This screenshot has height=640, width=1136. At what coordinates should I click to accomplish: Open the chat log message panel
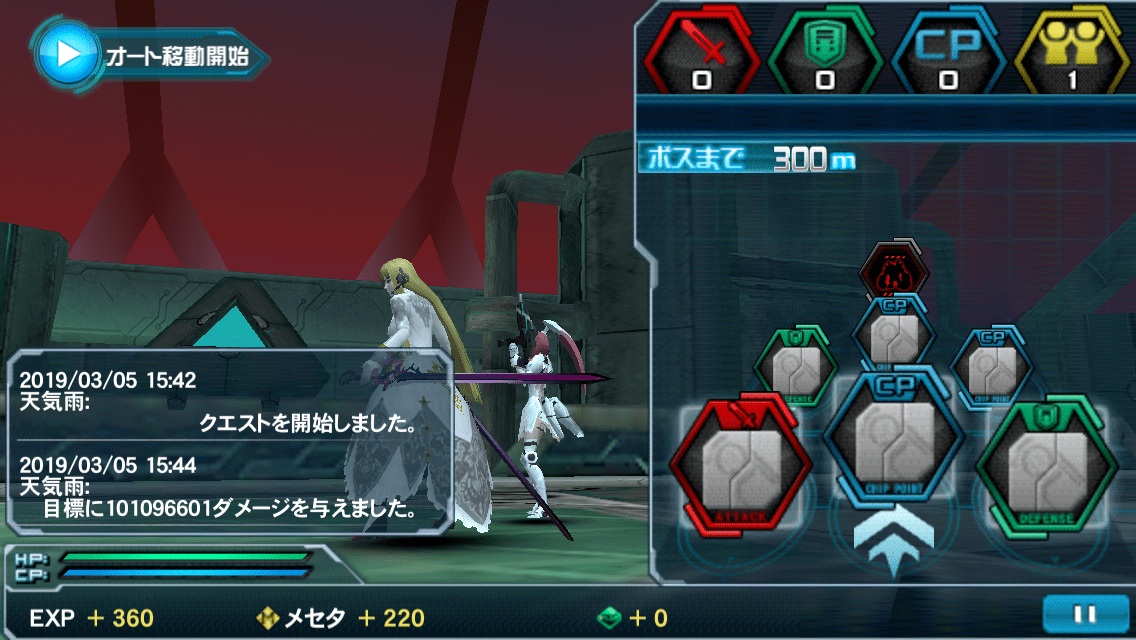(230, 444)
